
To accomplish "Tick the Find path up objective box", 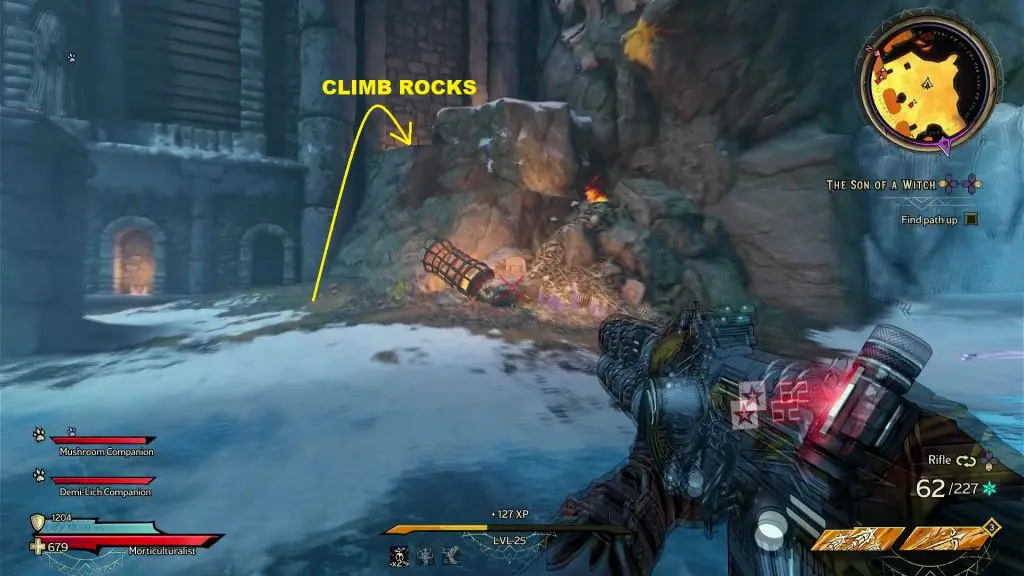I will point(969,219).
